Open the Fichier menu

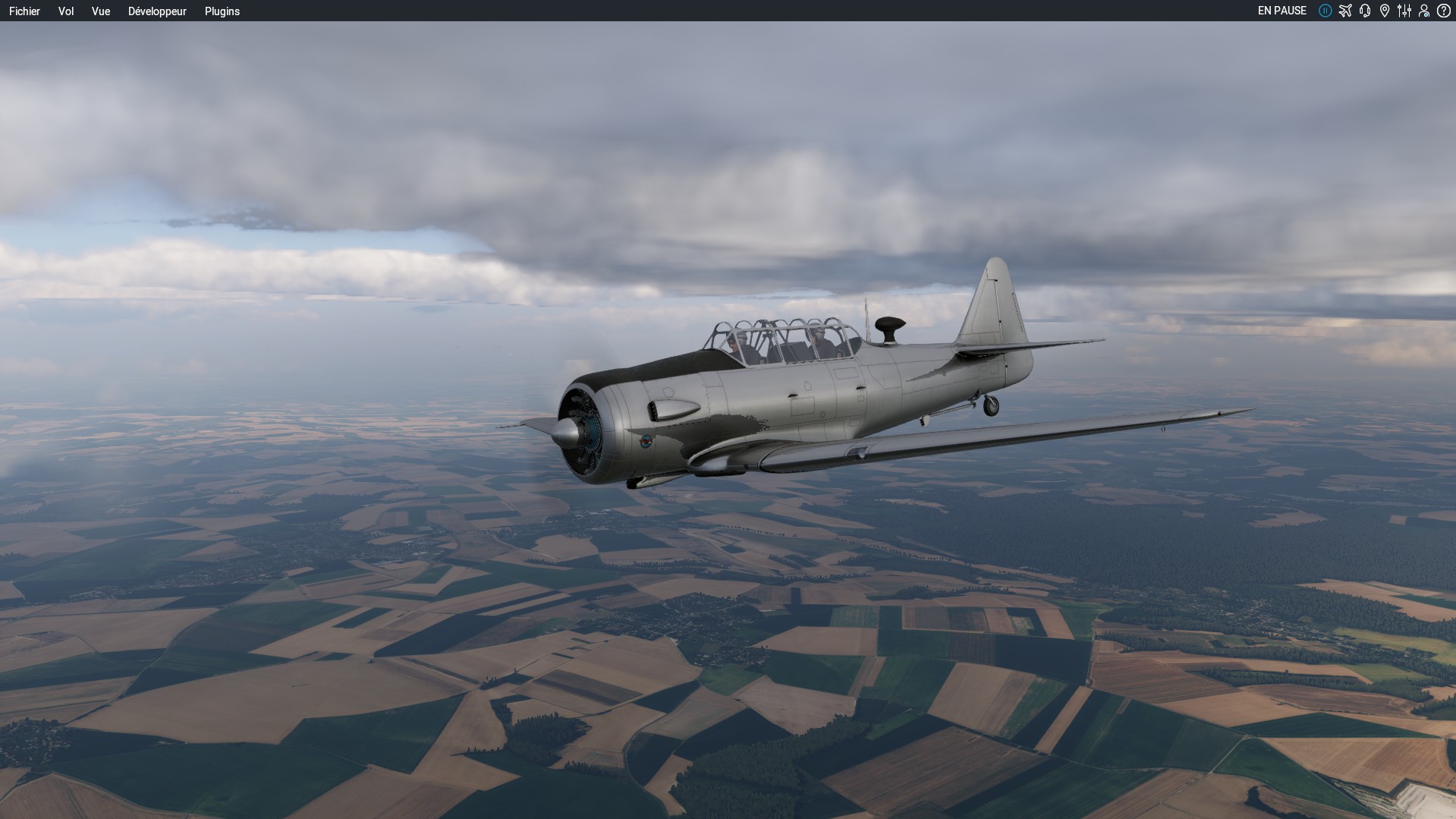point(24,11)
